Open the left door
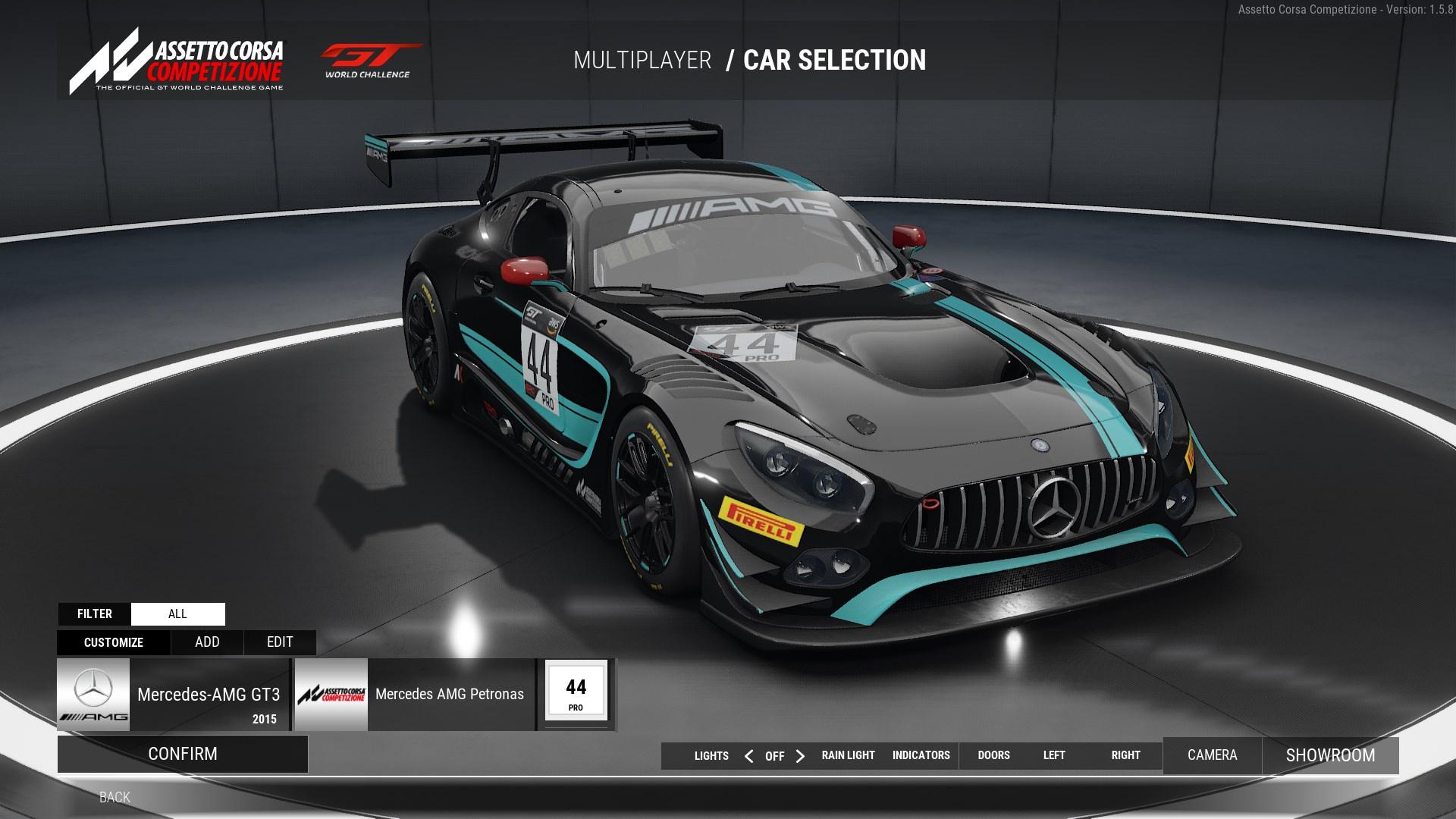The width and height of the screenshot is (1456, 819). pos(1054,755)
